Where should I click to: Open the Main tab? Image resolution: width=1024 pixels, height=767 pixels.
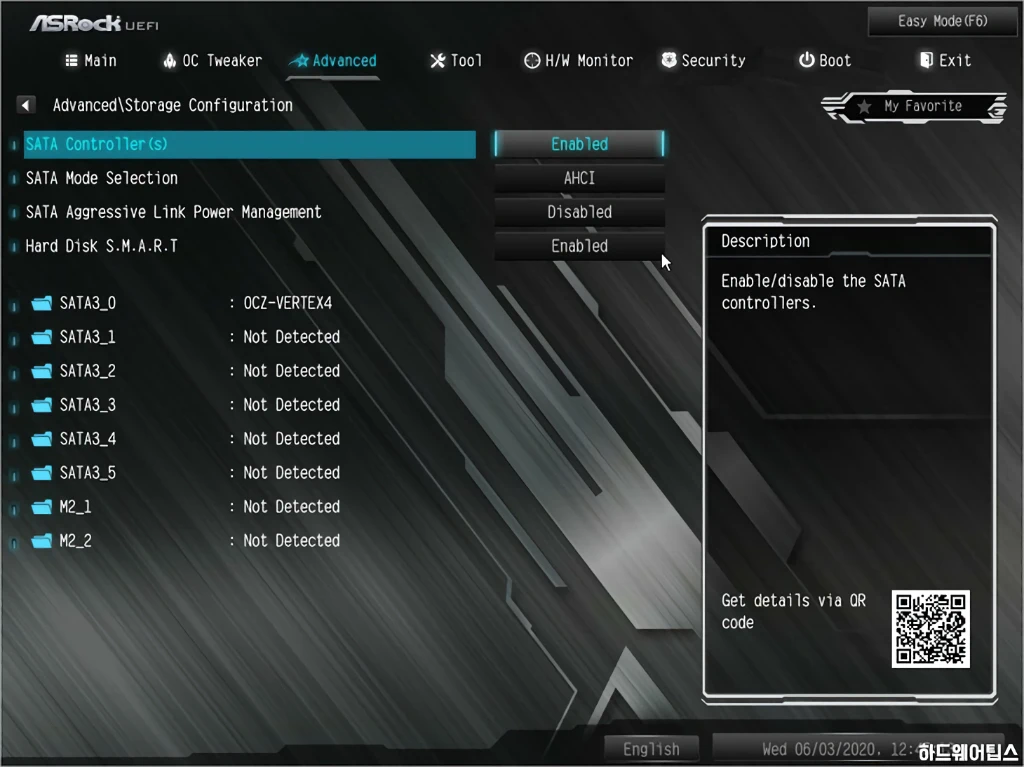(x=91, y=61)
